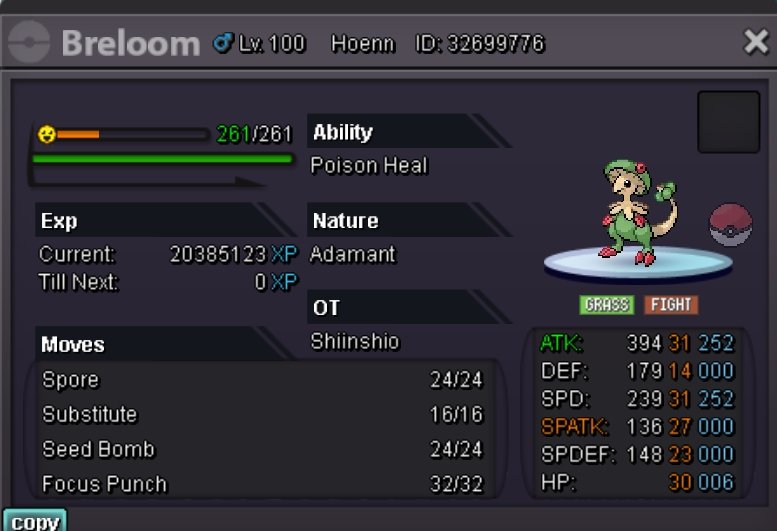Viewport: 777px width, 531px height.
Task: Click the empty held item slot
Action: [x=728, y=122]
